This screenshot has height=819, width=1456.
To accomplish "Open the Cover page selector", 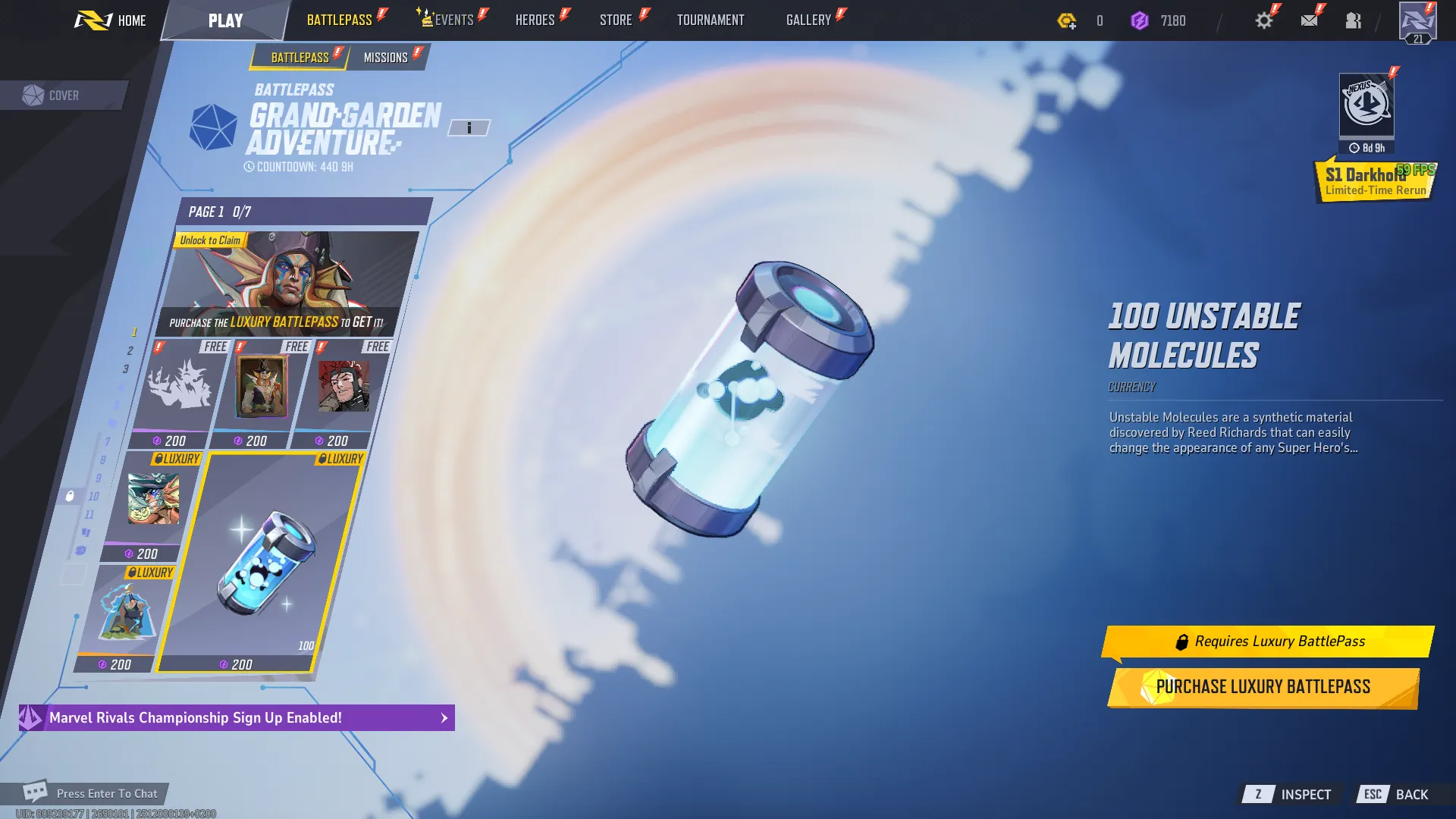I will (x=62, y=96).
